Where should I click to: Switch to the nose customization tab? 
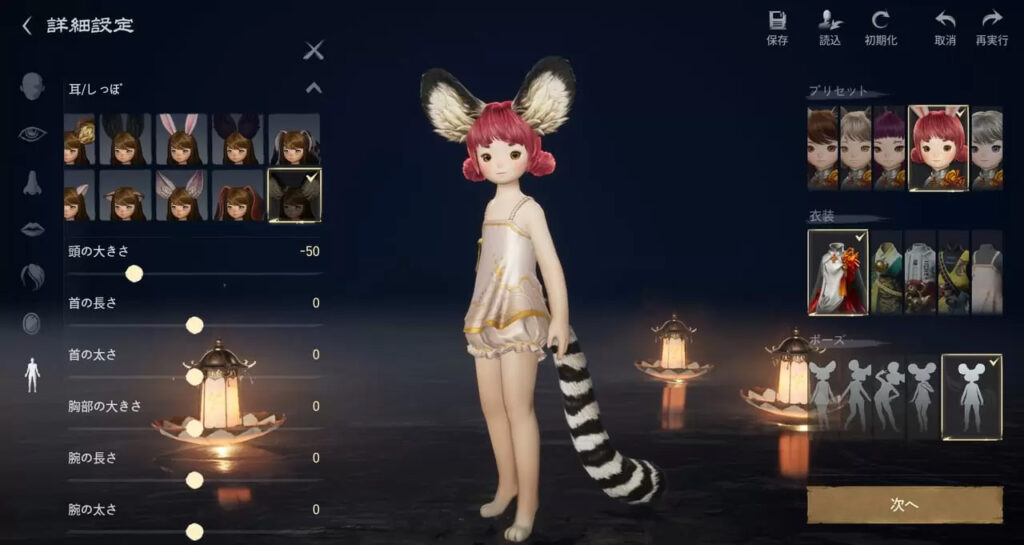click(32, 182)
